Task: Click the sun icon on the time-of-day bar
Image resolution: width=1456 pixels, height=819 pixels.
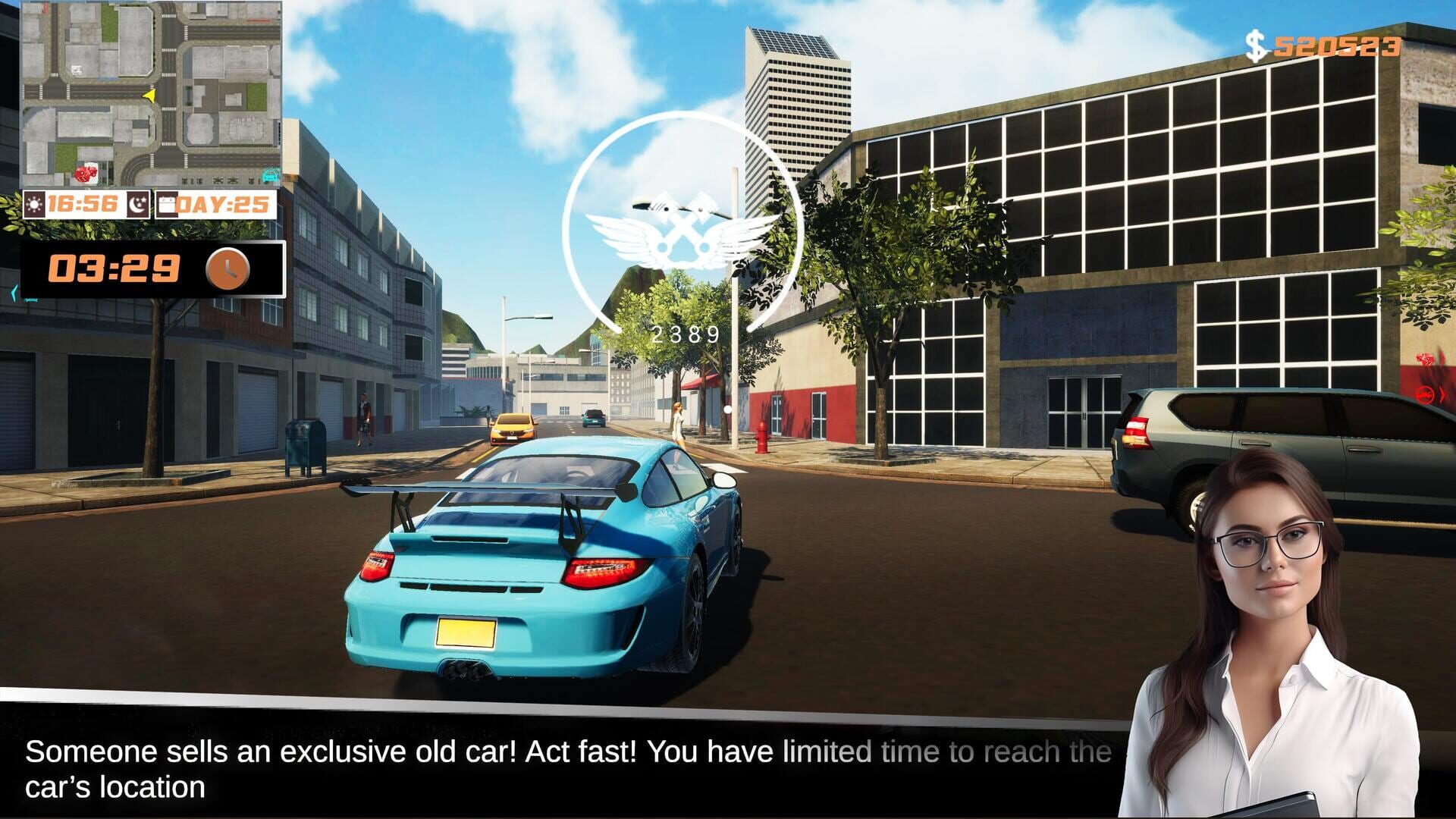Action: (33, 203)
